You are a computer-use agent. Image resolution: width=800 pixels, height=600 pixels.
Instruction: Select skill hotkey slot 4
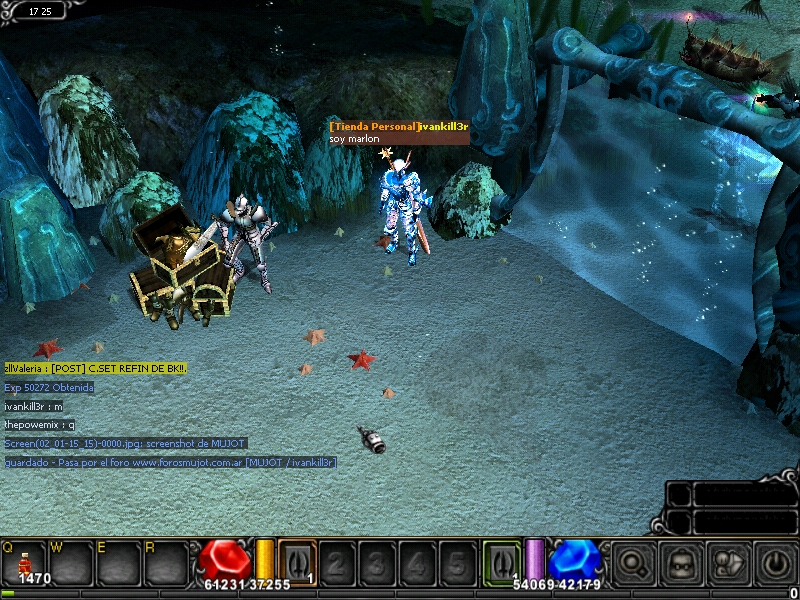click(x=417, y=563)
